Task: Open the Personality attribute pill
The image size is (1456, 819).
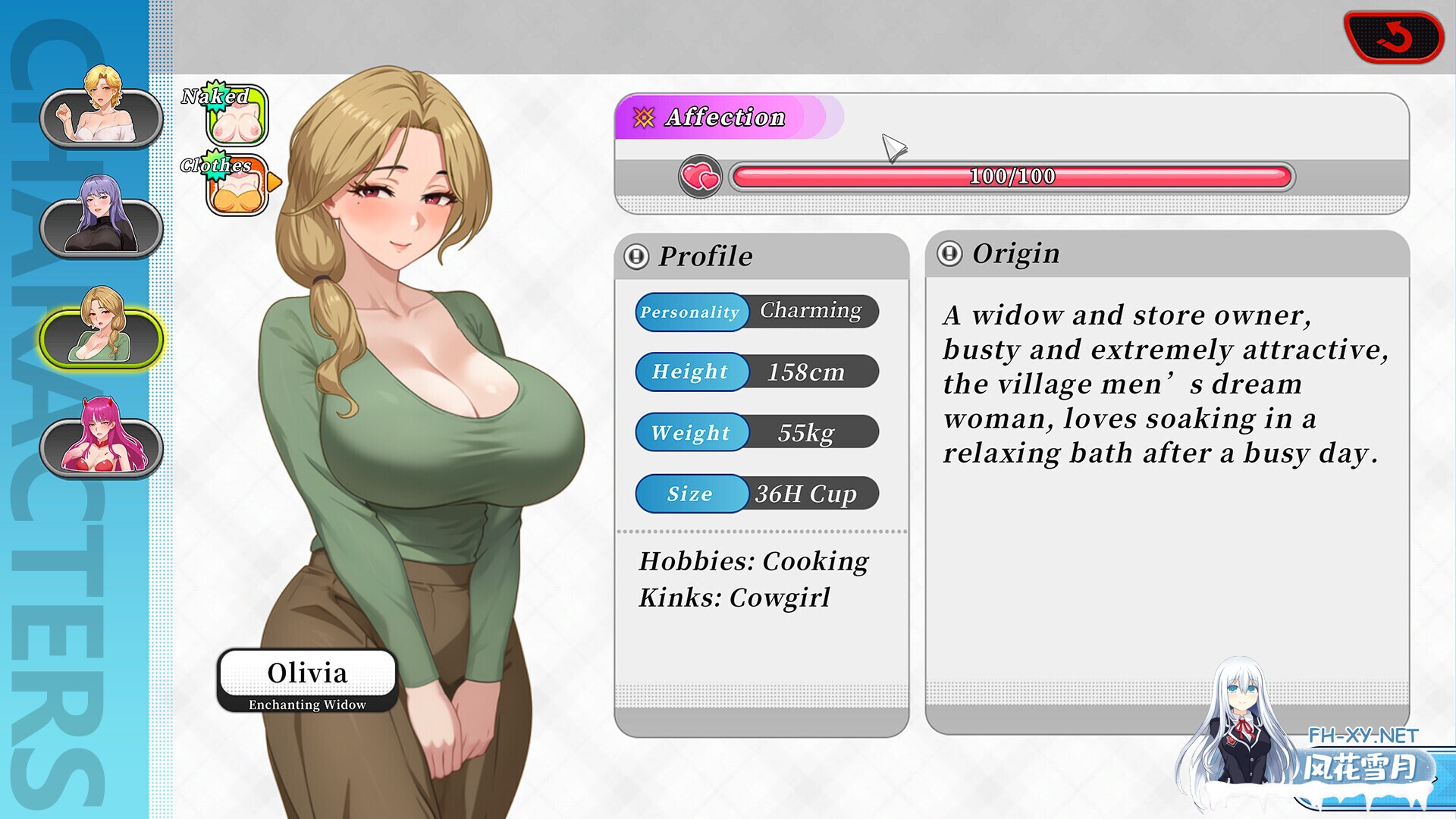Action: click(x=690, y=312)
